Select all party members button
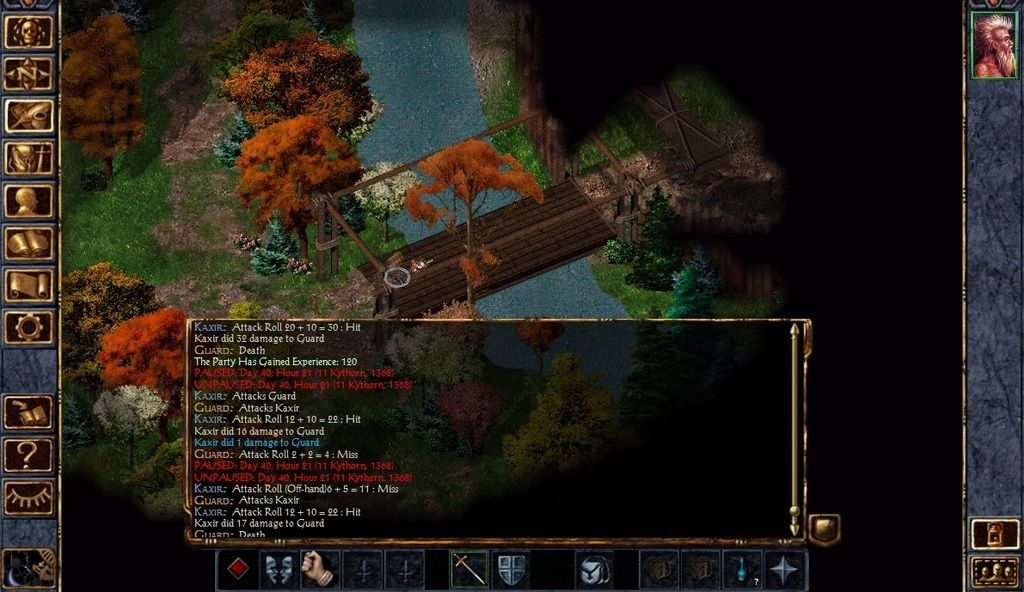Viewport: 1024px width, 592px height. (x=994, y=572)
